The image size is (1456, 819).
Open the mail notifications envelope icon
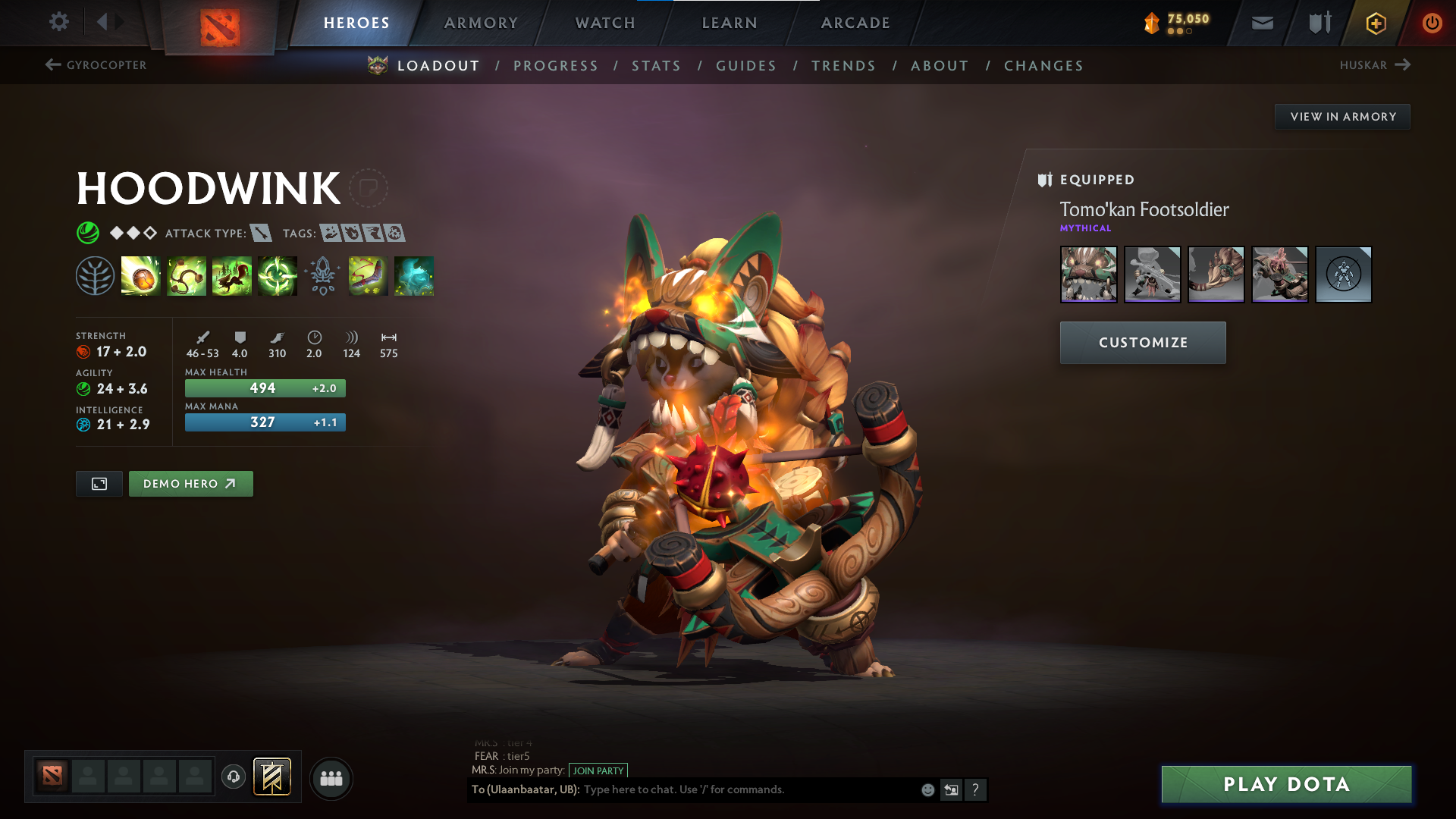pos(1262,23)
